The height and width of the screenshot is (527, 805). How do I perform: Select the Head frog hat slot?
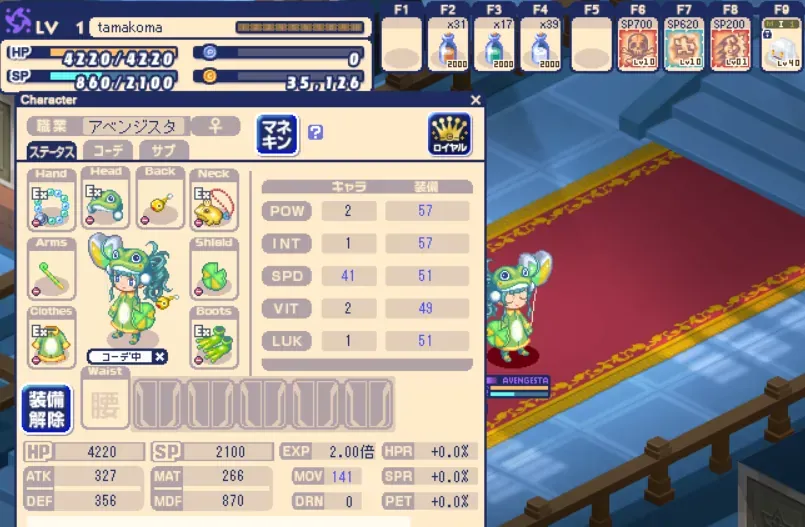tap(106, 199)
